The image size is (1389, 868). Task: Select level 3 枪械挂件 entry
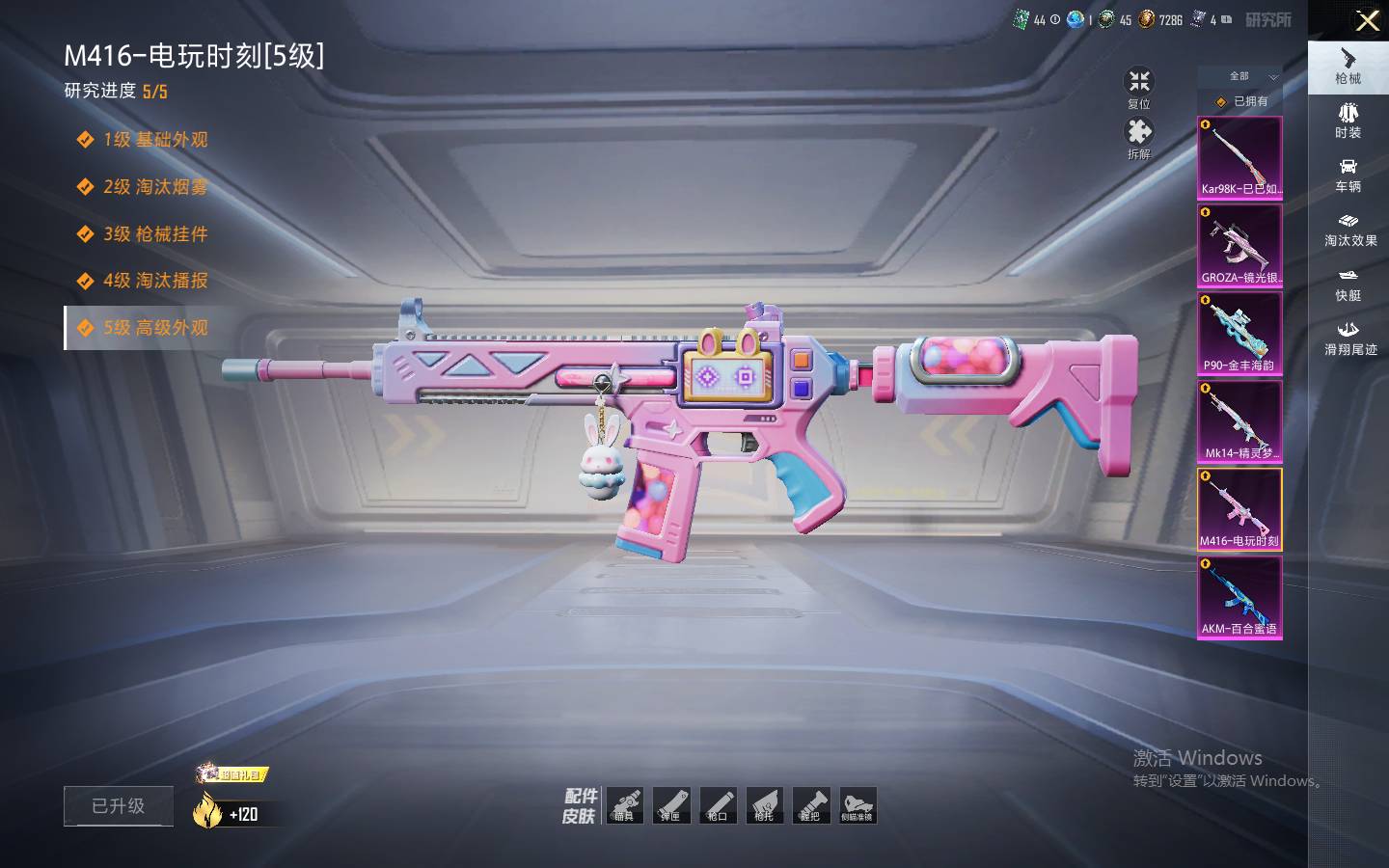[154, 234]
